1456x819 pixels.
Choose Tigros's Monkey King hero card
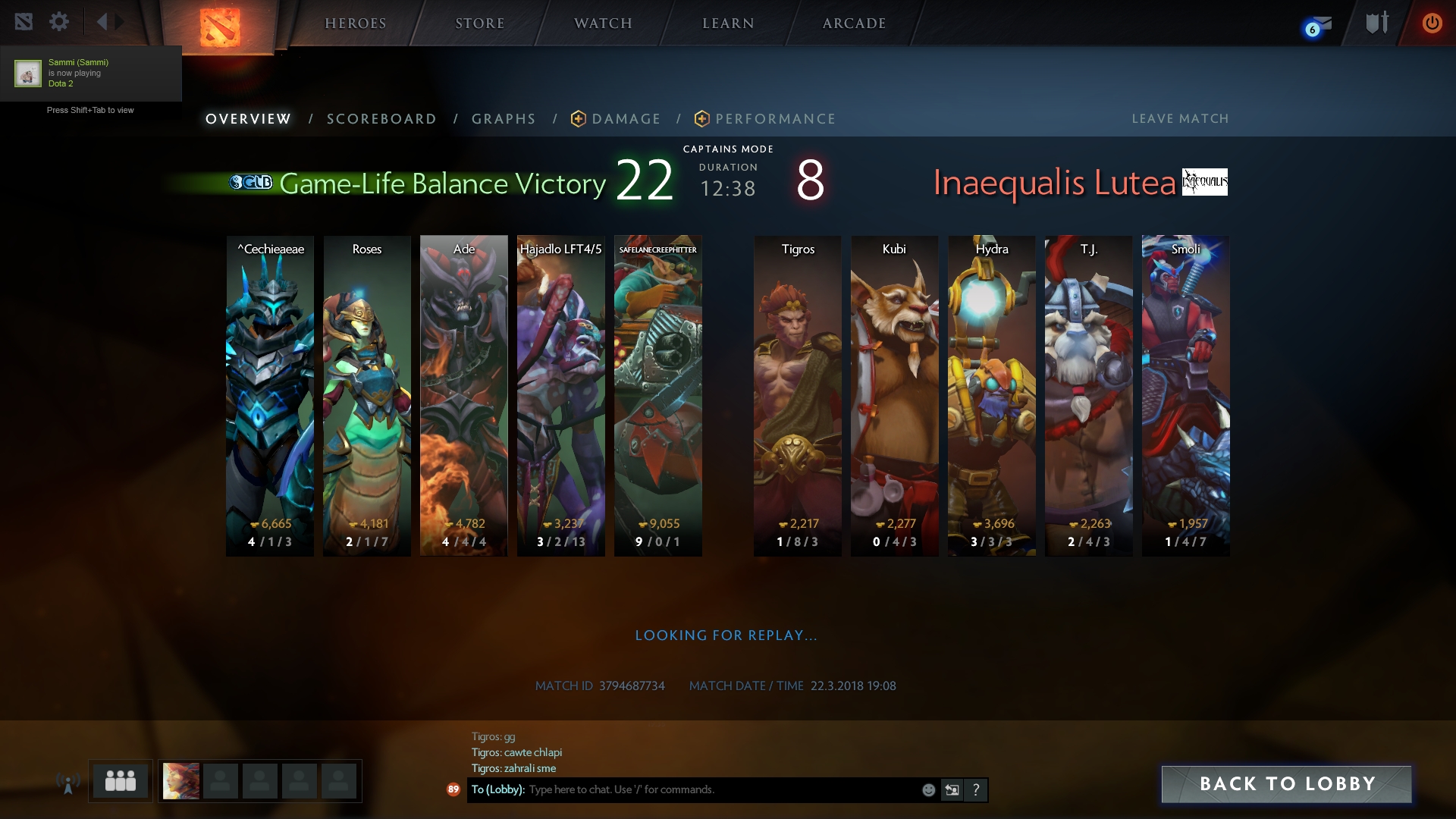(797, 395)
